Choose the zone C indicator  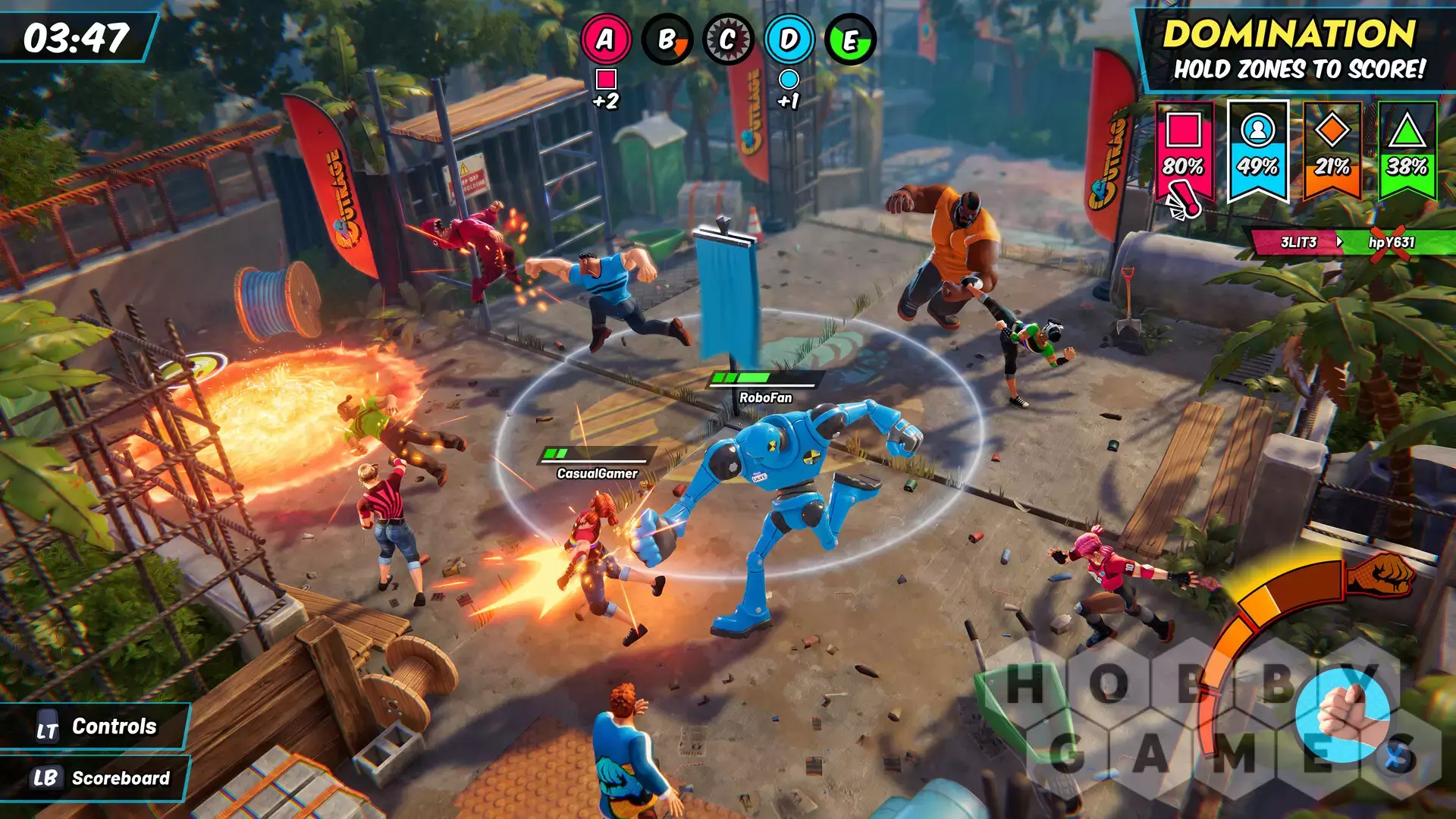[x=728, y=39]
